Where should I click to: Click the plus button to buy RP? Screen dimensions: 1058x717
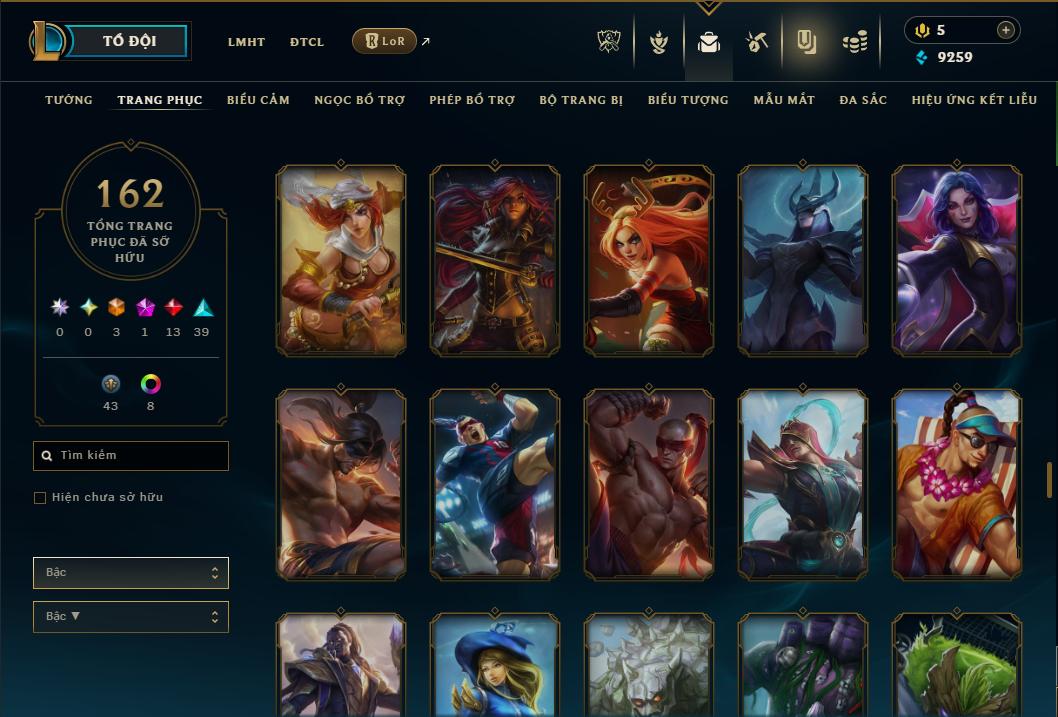click(1005, 30)
